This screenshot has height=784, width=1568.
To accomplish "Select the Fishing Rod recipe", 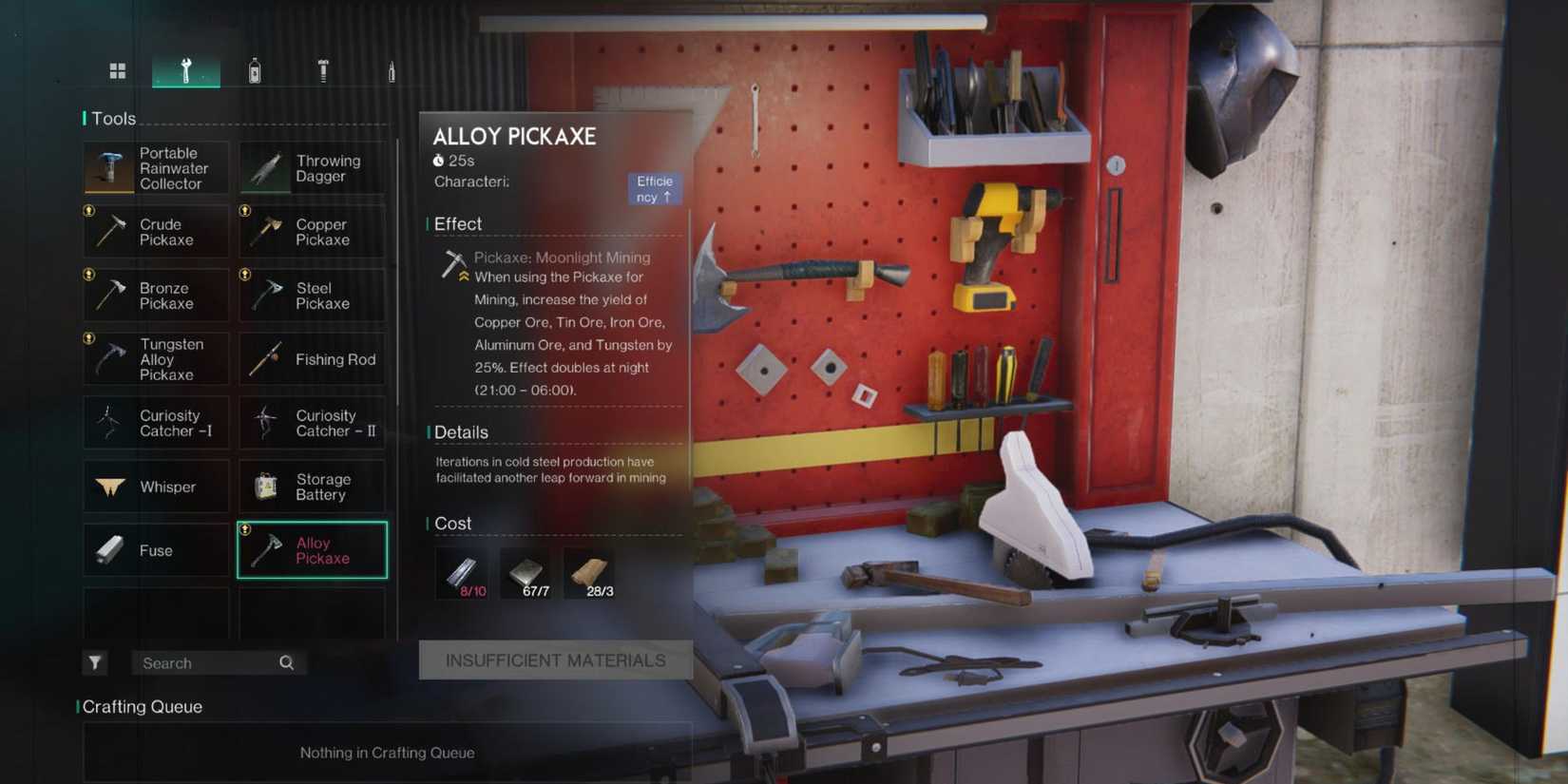I will pyautogui.click(x=312, y=359).
